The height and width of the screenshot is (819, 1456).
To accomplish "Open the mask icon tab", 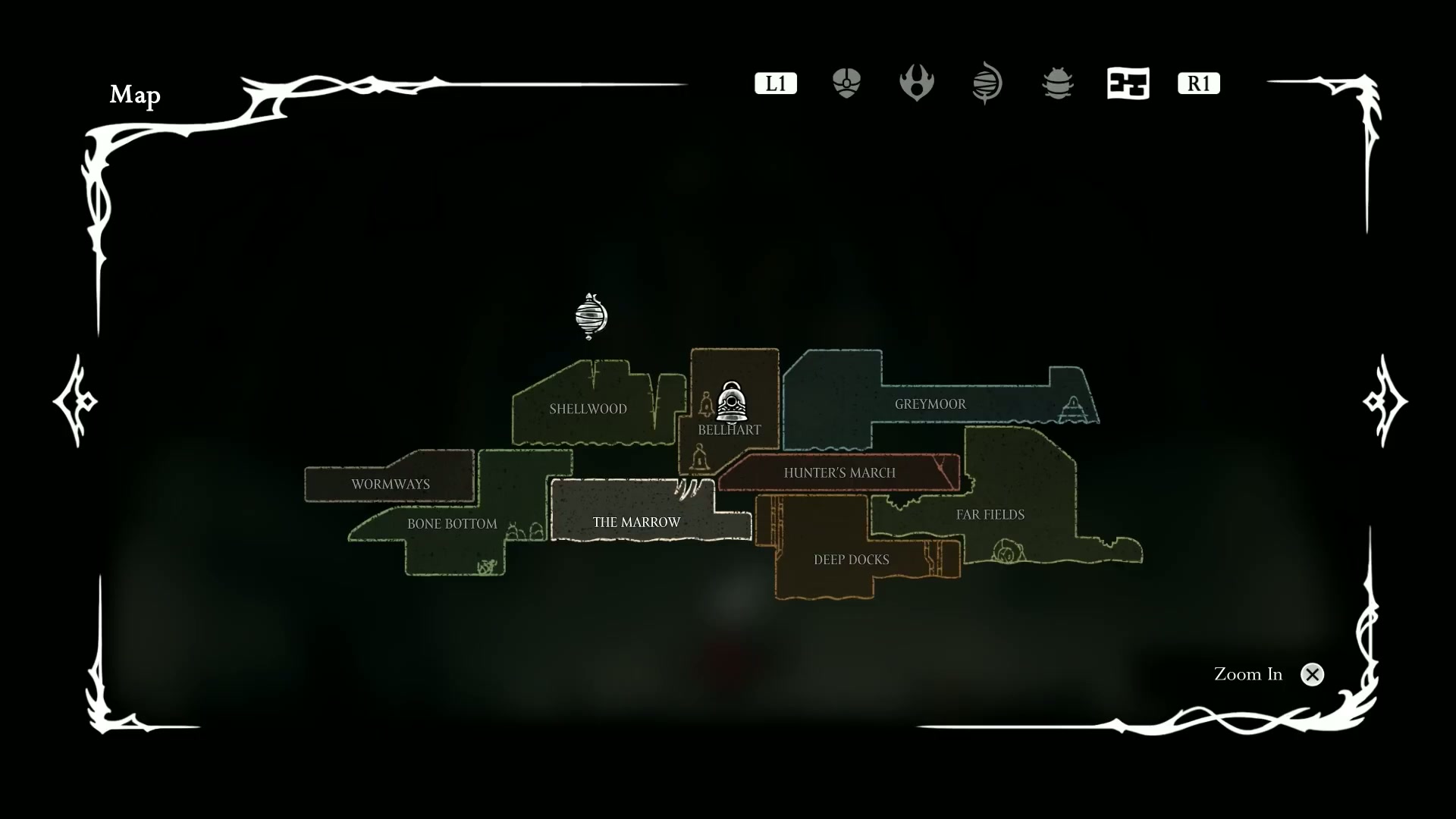I will point(846,83).
